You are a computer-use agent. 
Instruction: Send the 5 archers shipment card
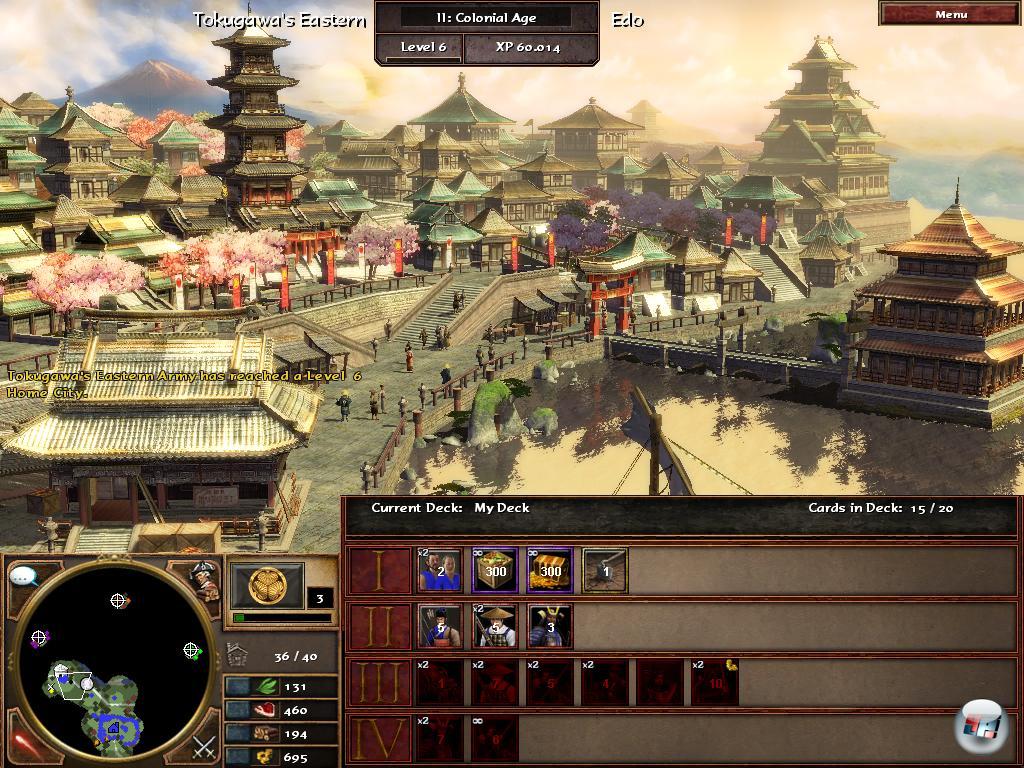pyautogui.click(x=440, y=626)
